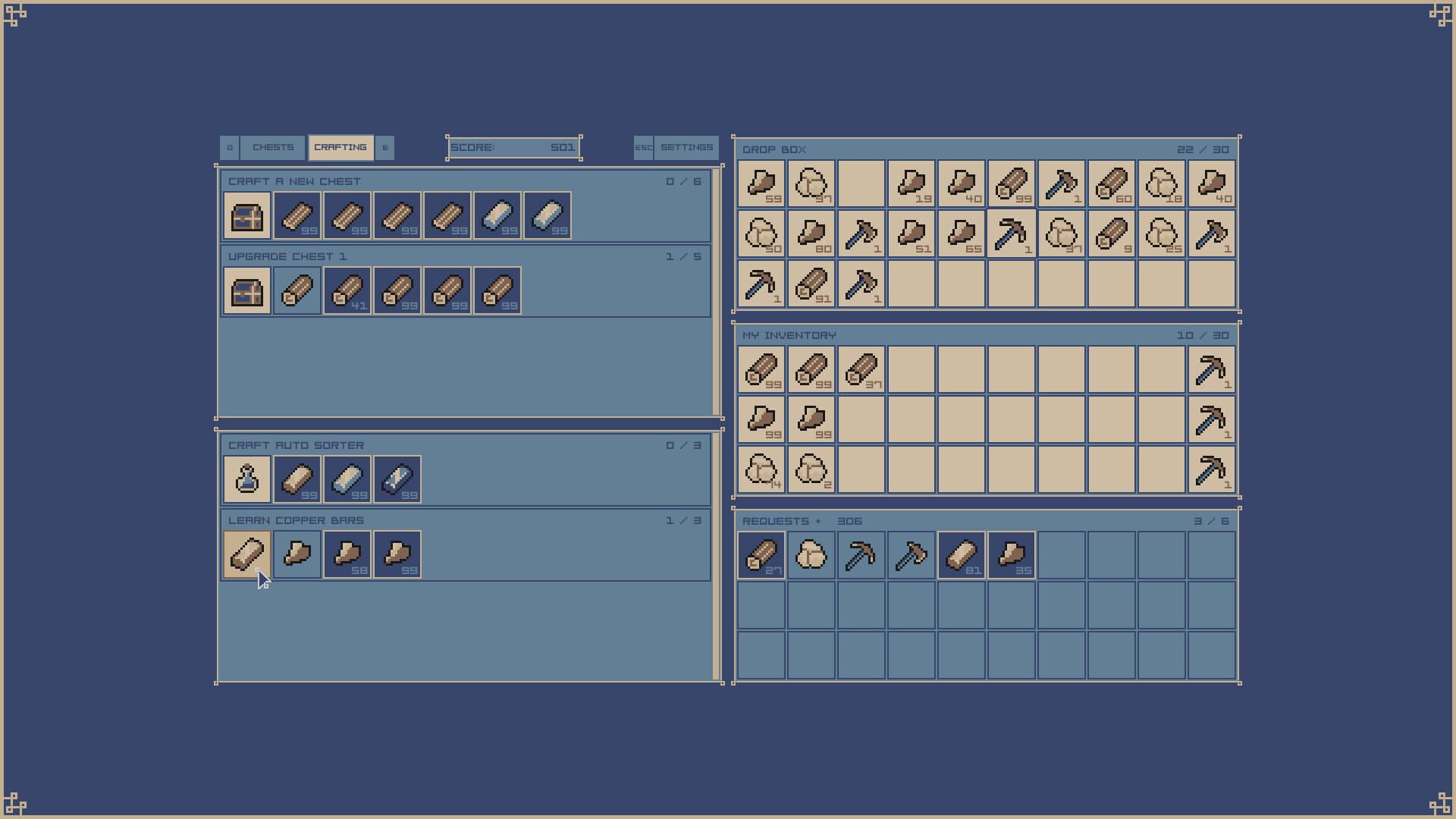Image resolution: width=1456 pixels, height=819 pixels.
Task: Select the requested log showing 27
Action: [x=761, y=554]
